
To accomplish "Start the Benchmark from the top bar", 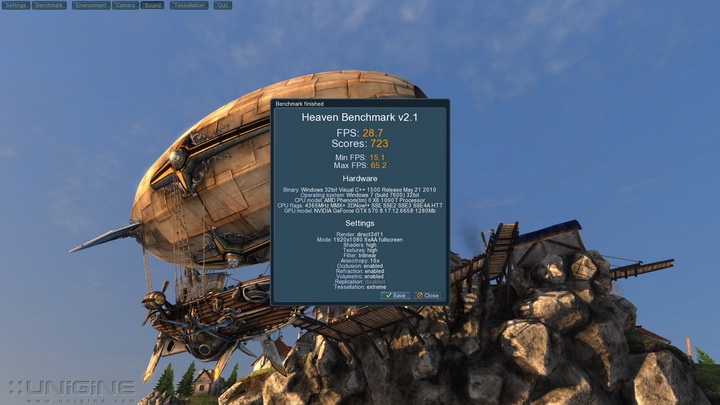I will pos(49,5).
